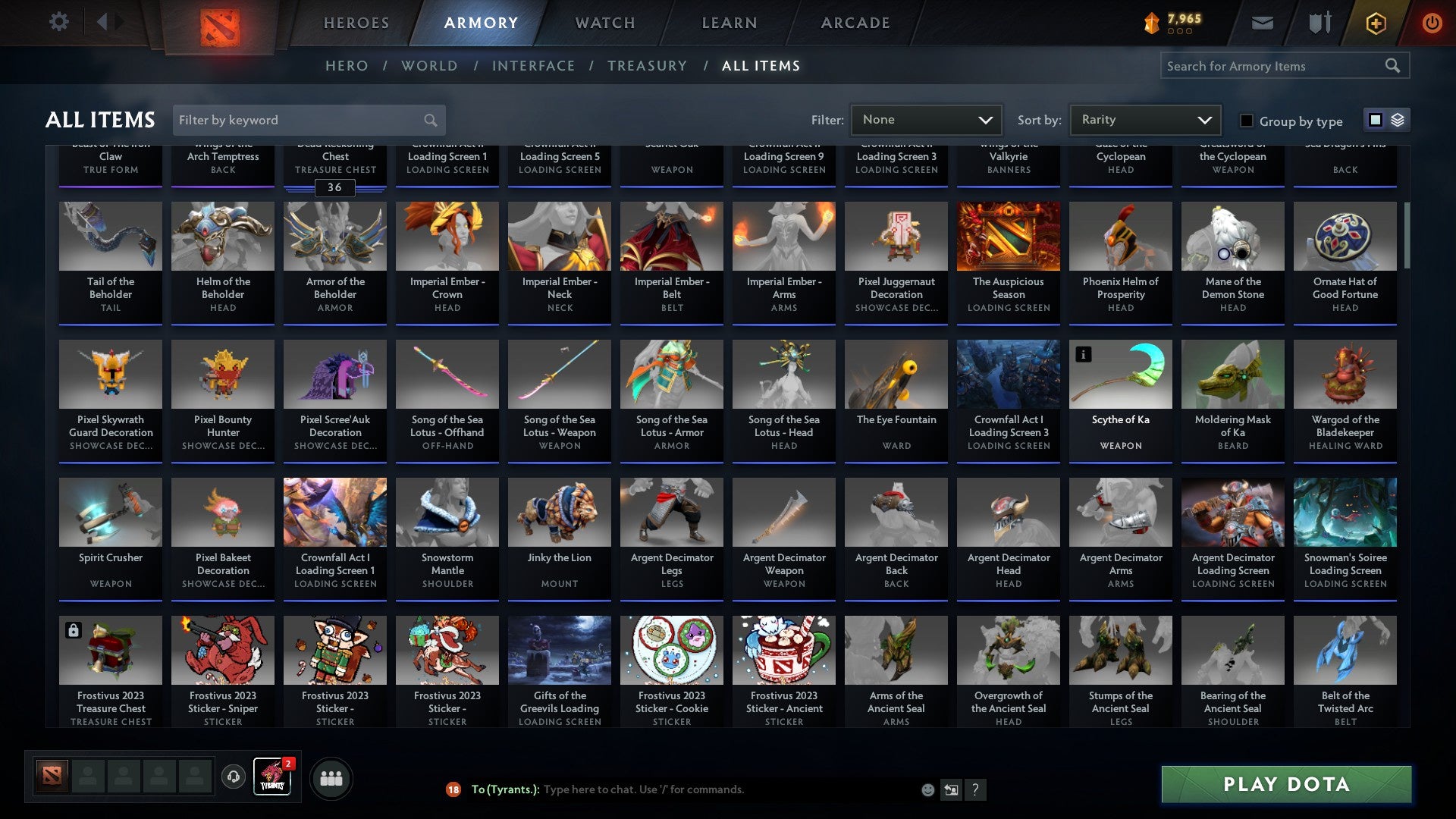The image size is (1456, 819).
Task: Open the emoticon smiley in the chat bar
Action: pyautogui.click(x=927, y=789)
